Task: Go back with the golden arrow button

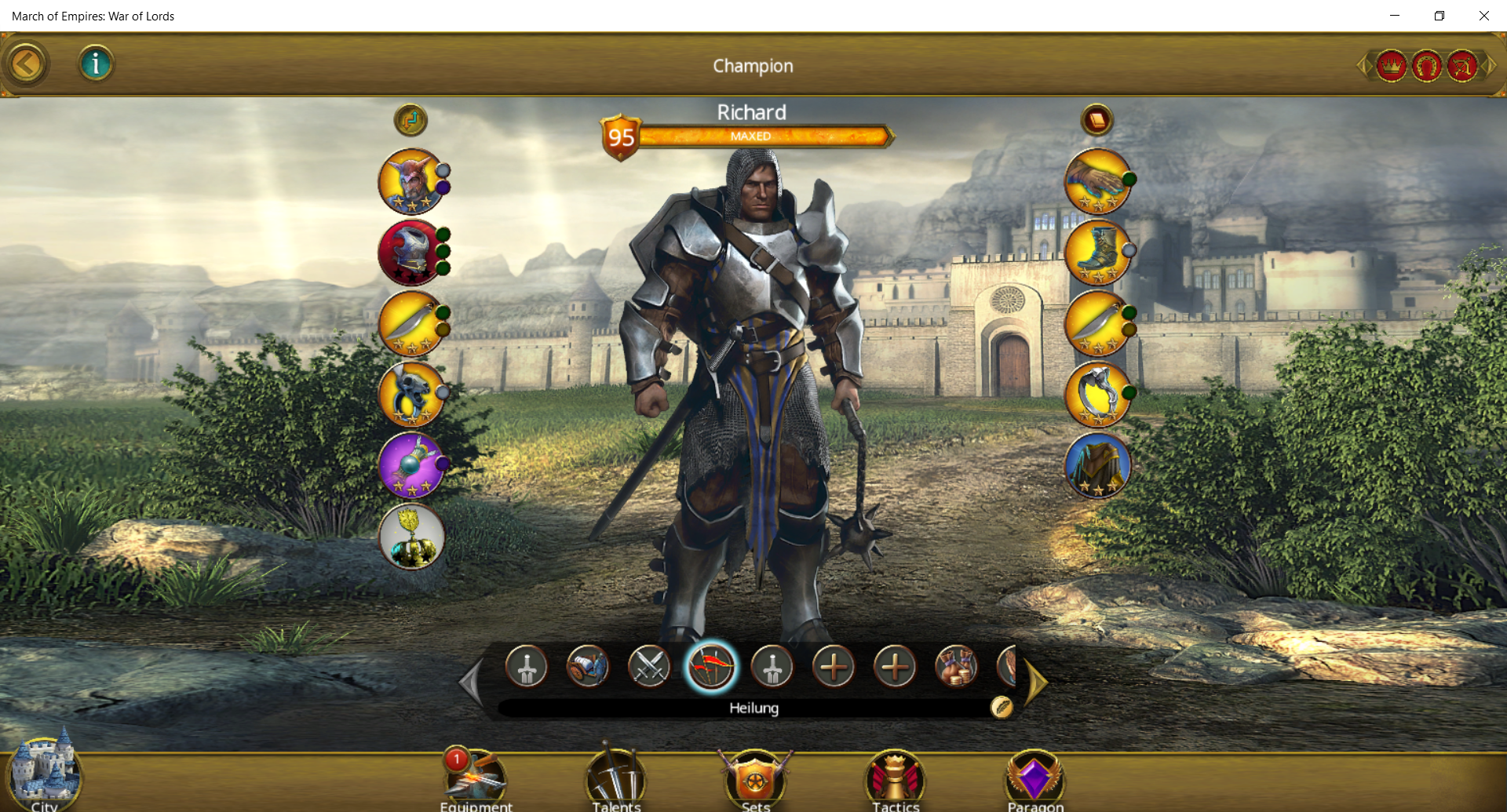Action: pos(27,64)
